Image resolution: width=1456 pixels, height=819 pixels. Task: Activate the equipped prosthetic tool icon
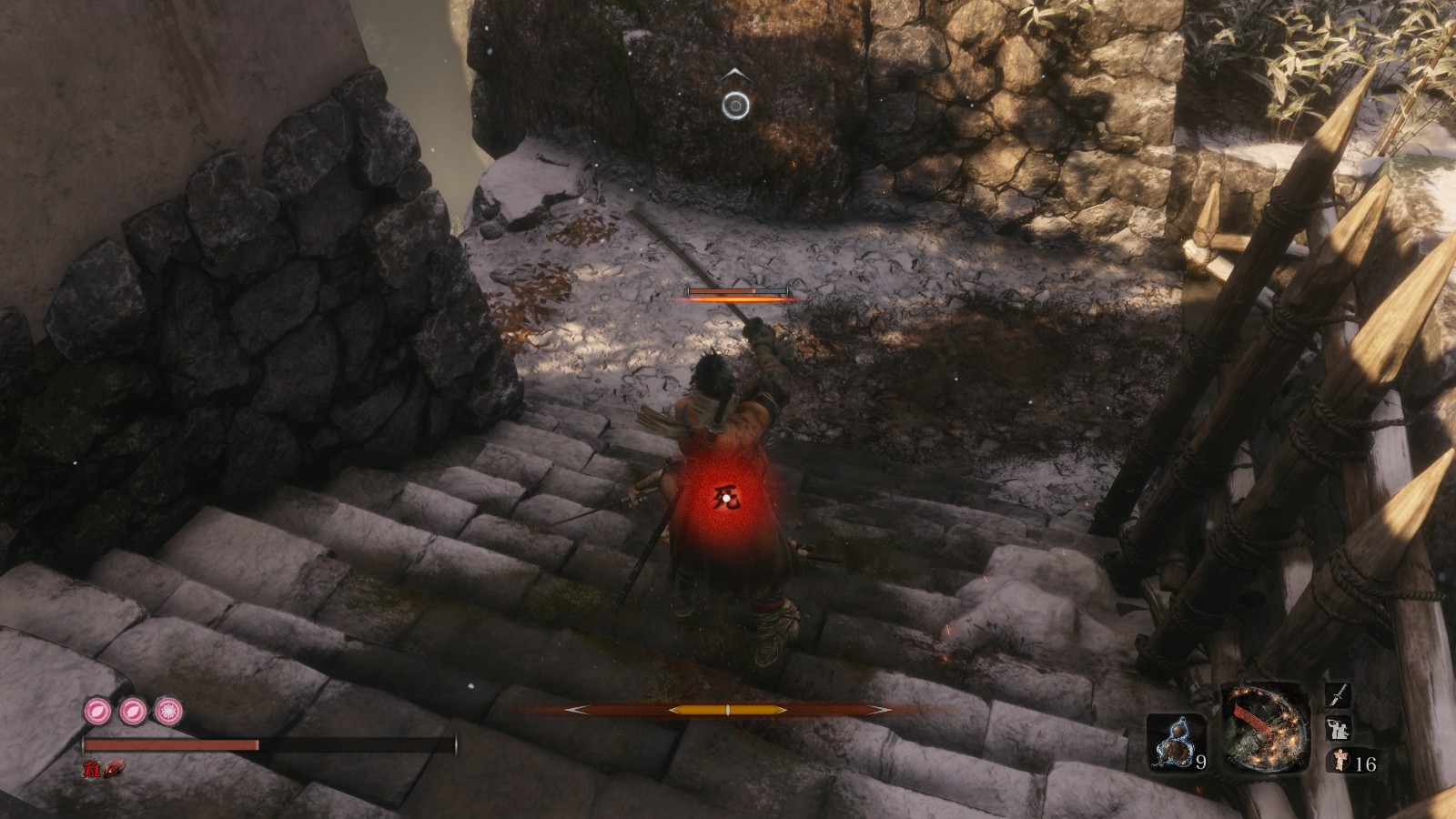[x=1264, y=728]
